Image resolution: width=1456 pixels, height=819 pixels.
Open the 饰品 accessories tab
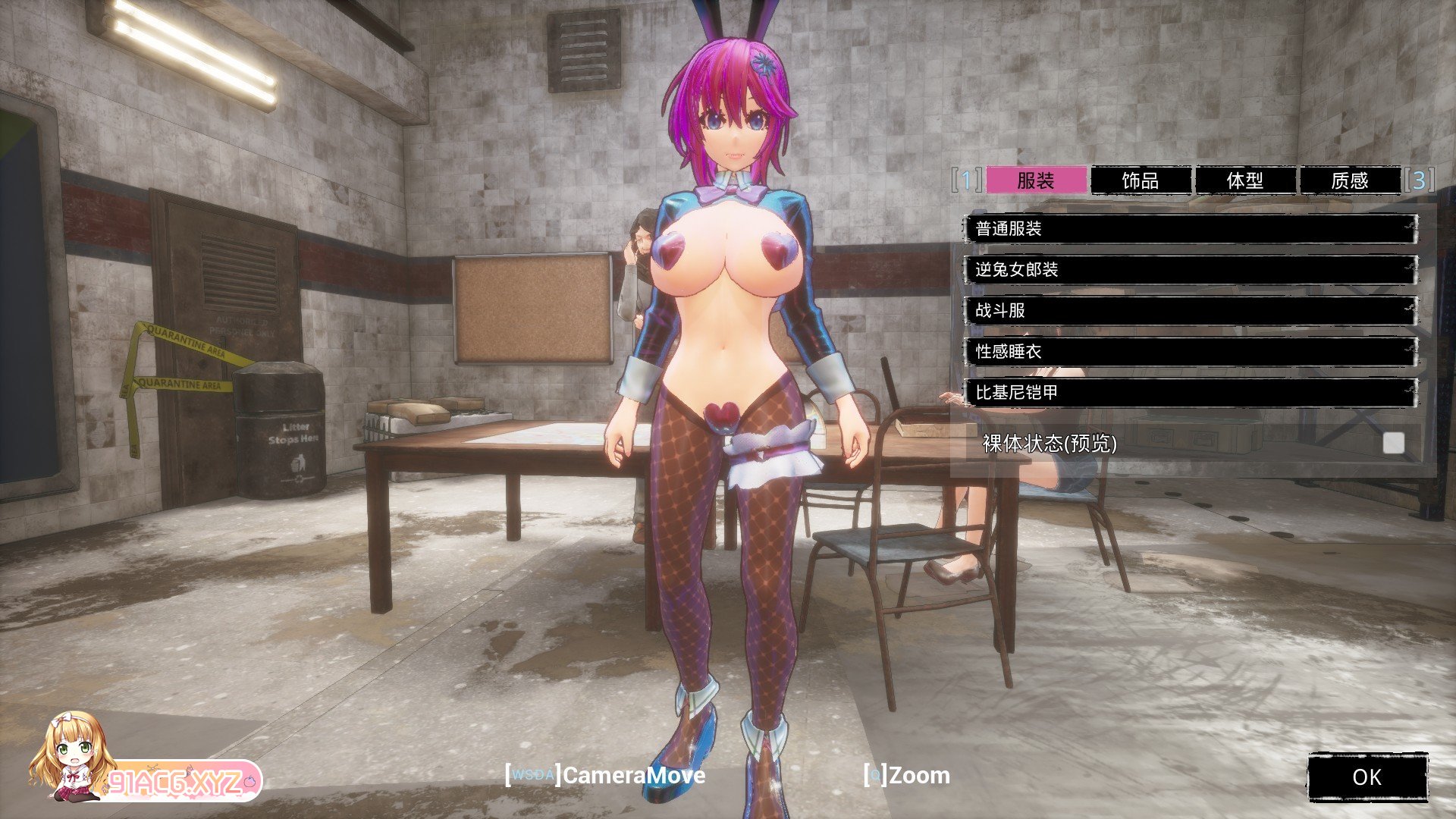coord(1140,180)
